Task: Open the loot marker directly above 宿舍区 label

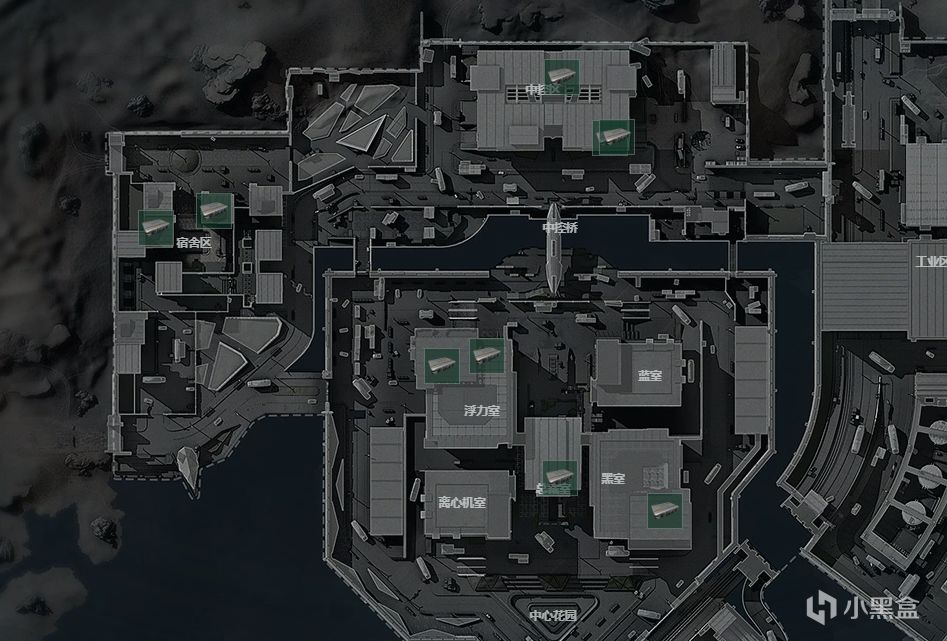Action: (215, 210)
